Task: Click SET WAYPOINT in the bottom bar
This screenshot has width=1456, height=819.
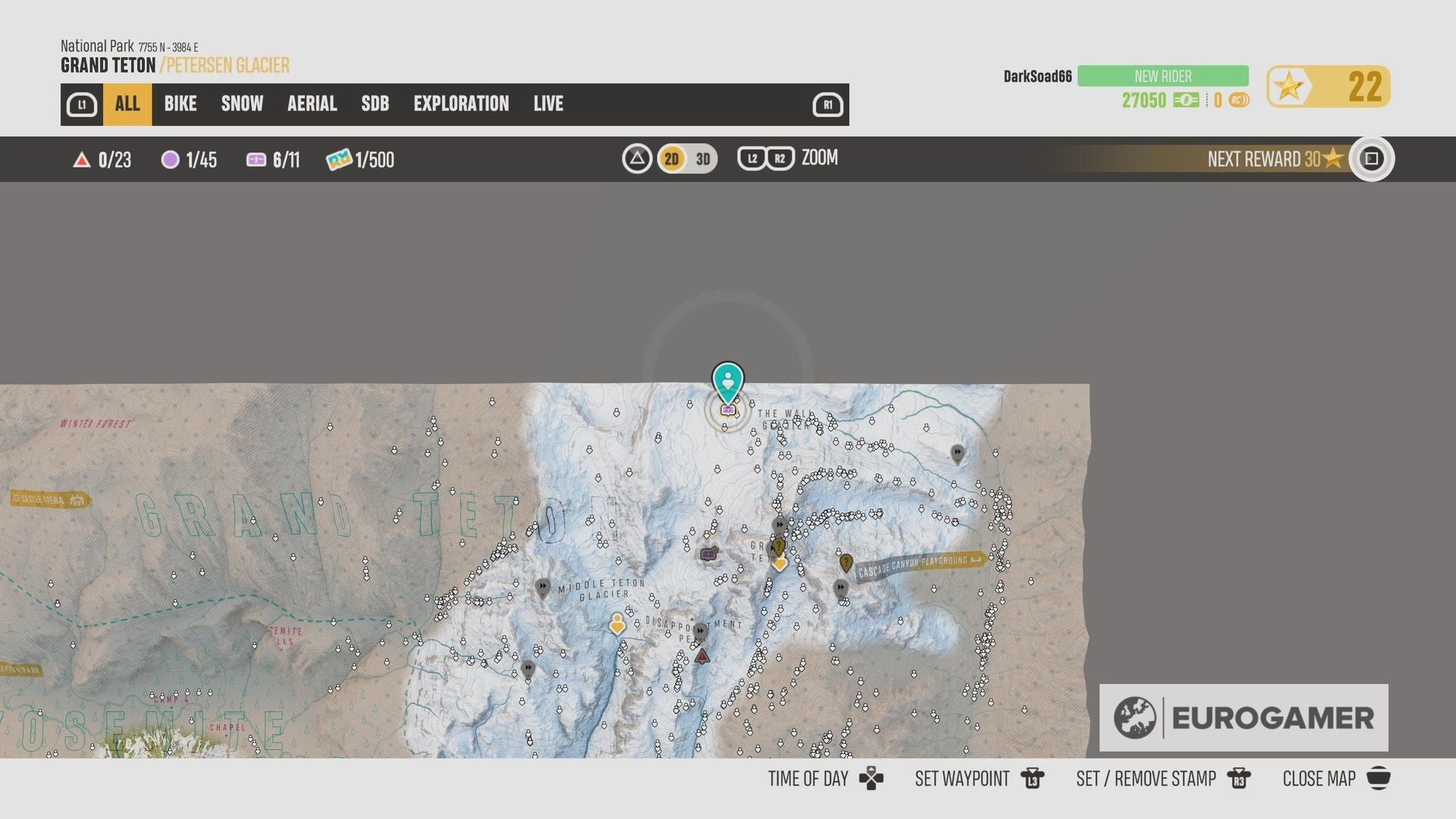Action: 962,778
